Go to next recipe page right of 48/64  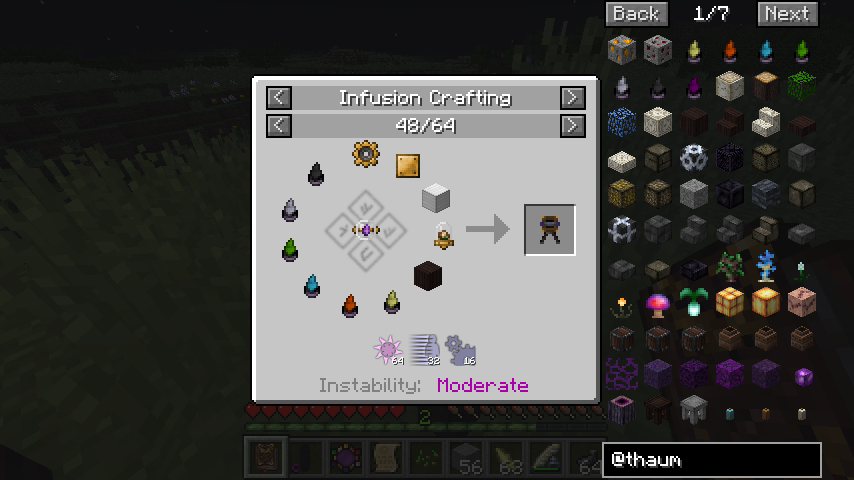572,125
